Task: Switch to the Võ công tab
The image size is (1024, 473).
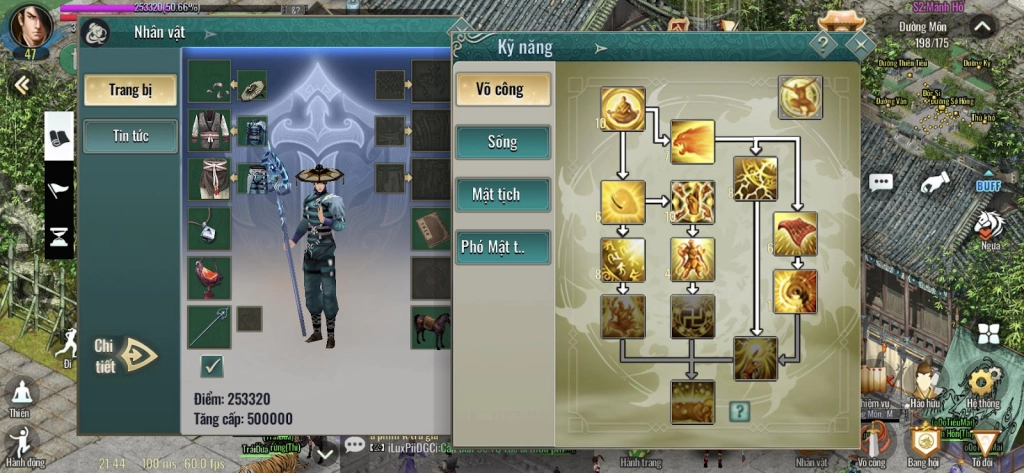Action: click(503, 90)
